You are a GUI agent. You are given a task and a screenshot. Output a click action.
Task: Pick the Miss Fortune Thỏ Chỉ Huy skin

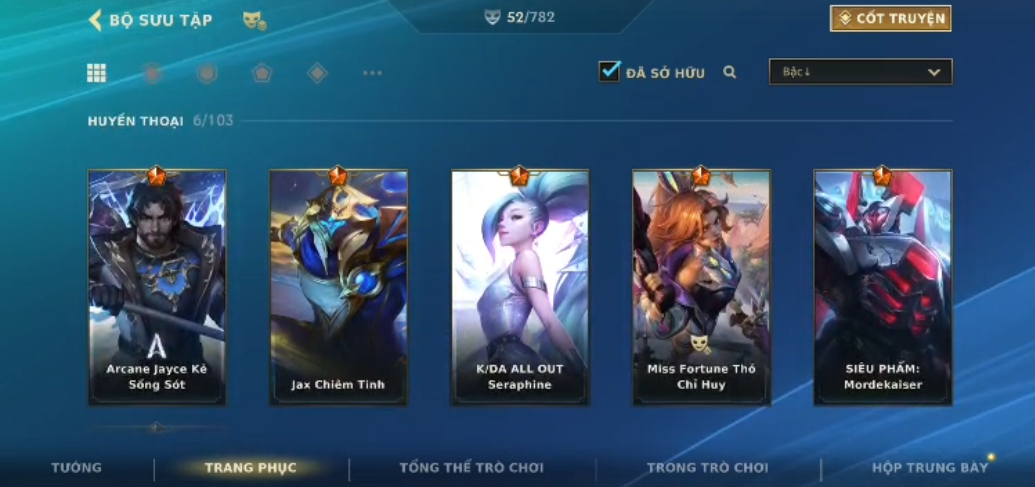[x=701, y=287]
